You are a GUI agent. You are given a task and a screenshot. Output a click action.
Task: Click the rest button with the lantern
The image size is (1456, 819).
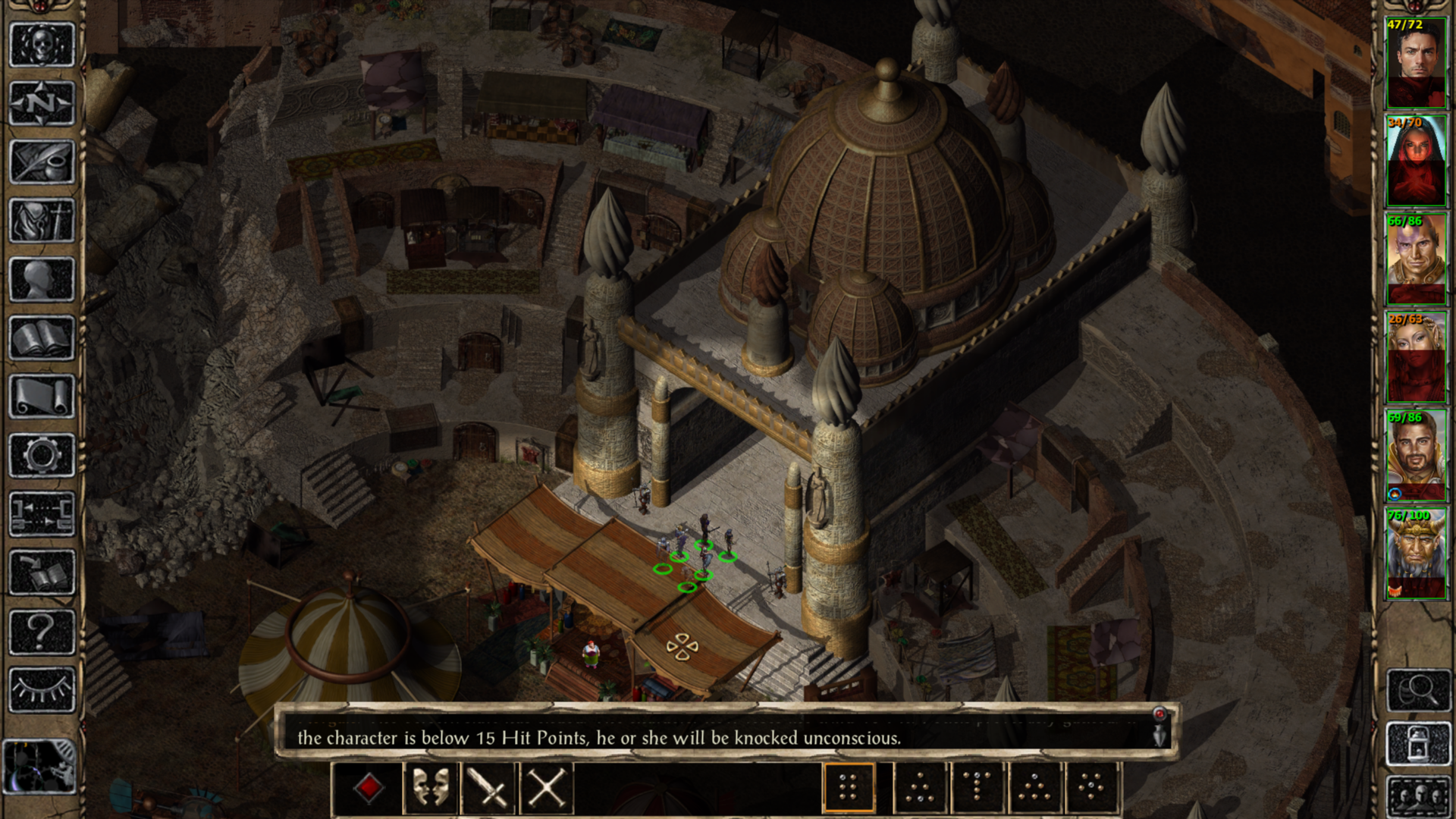coord(1419,743)
